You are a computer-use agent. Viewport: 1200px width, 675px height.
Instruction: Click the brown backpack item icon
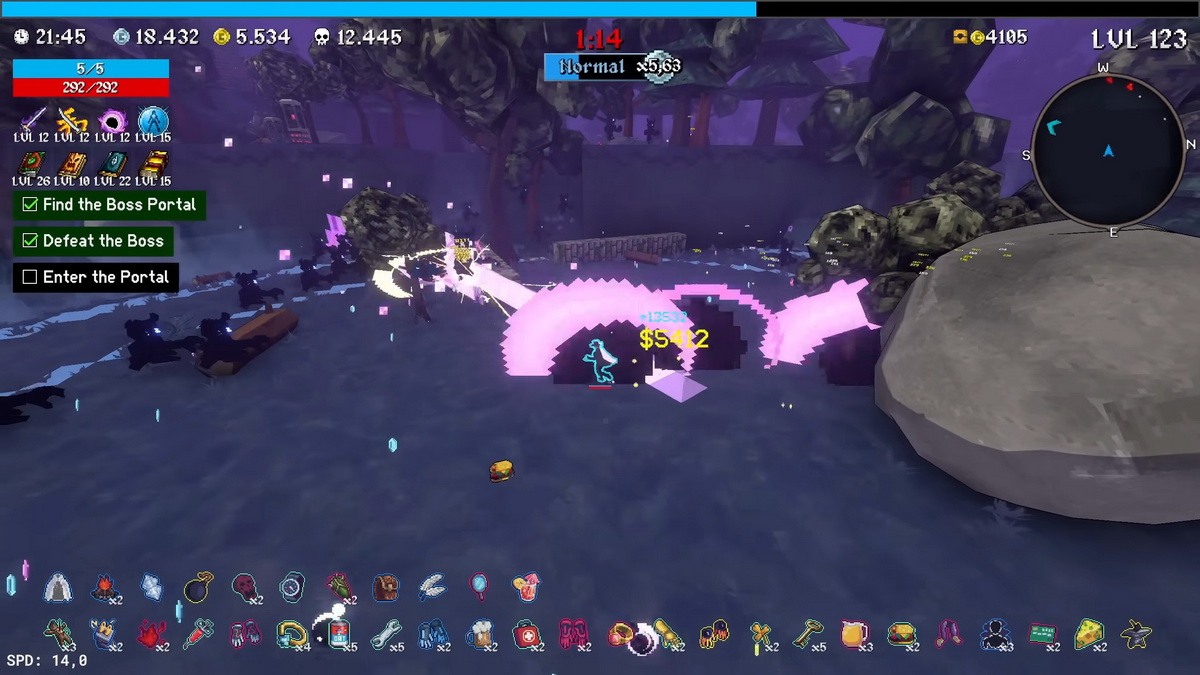[x=386, y=588]
